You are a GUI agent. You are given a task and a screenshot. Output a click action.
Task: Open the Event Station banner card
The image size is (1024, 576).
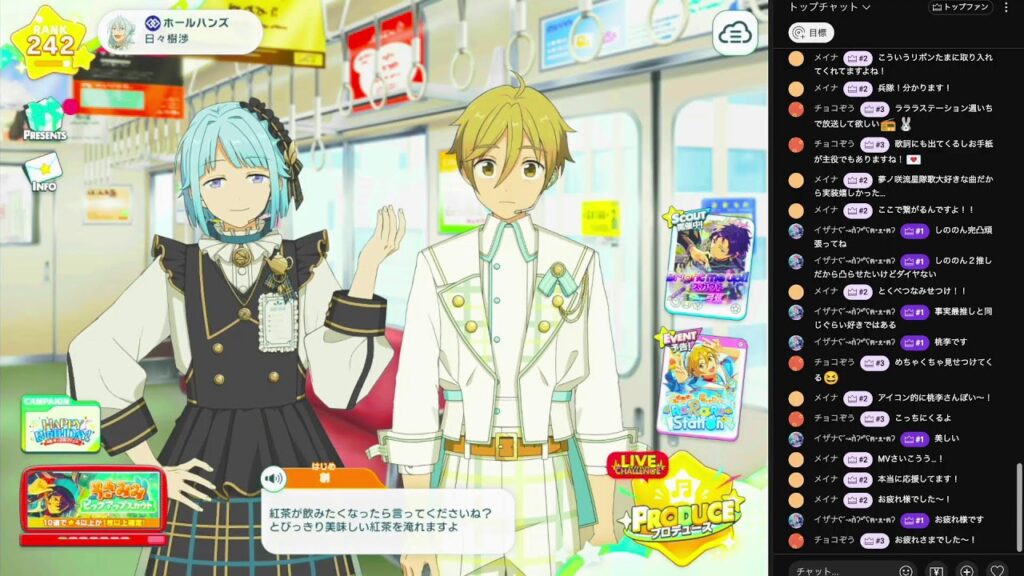click(x=702, y=385)
